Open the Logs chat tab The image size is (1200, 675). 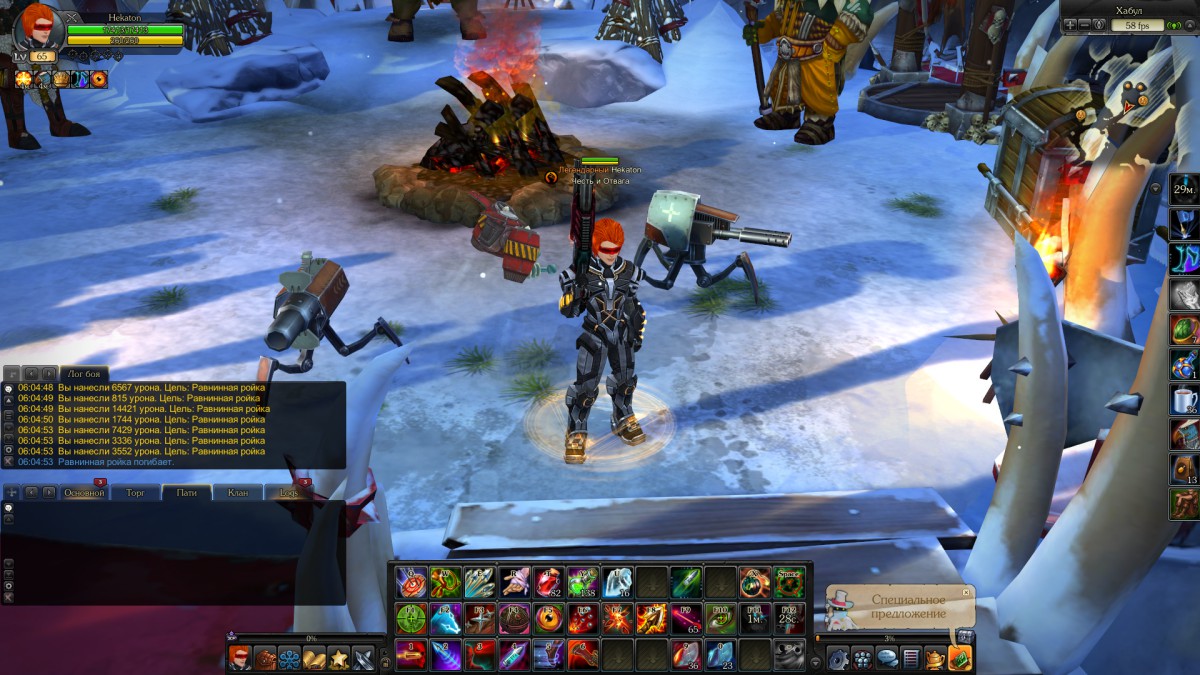point(289,493)
